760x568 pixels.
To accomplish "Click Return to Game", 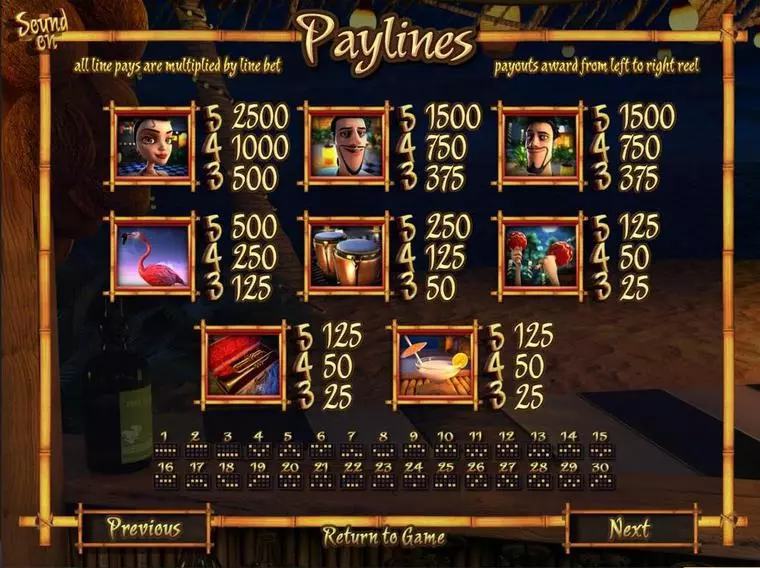I will [383, 536].
